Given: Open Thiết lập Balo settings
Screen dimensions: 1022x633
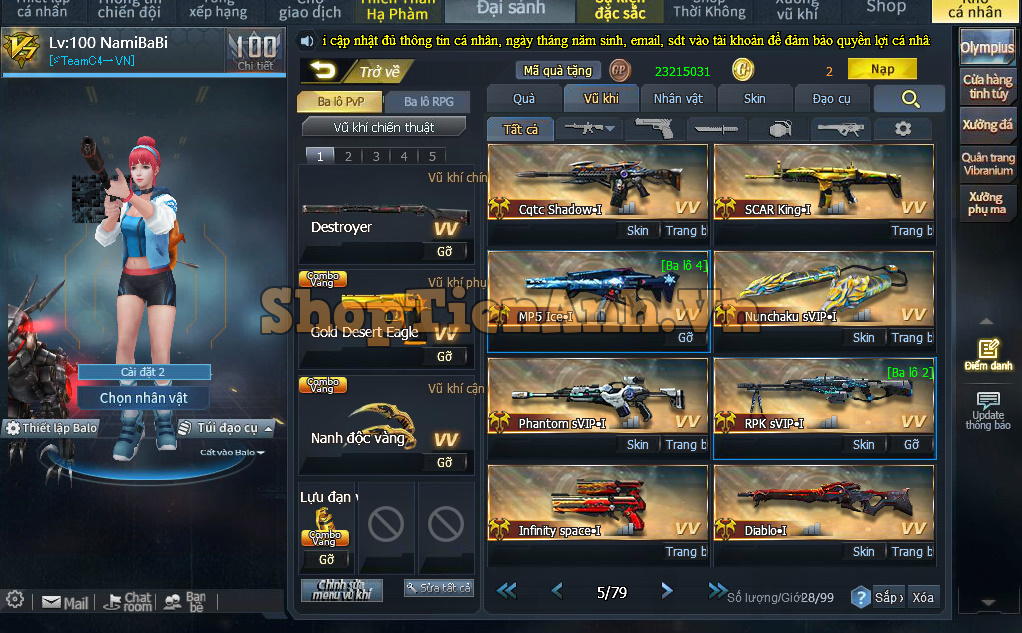Looking at the screenshot, I should [x=52, y=428].
